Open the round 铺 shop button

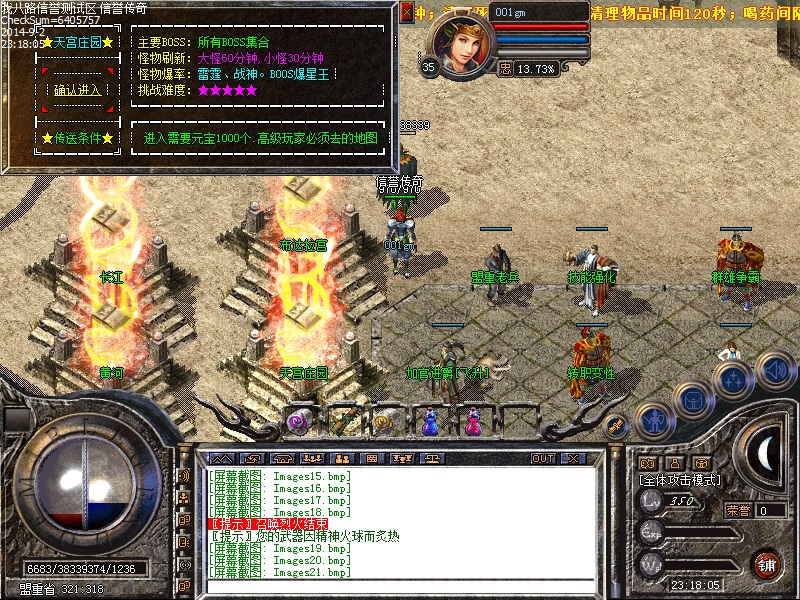coord(767,564)
